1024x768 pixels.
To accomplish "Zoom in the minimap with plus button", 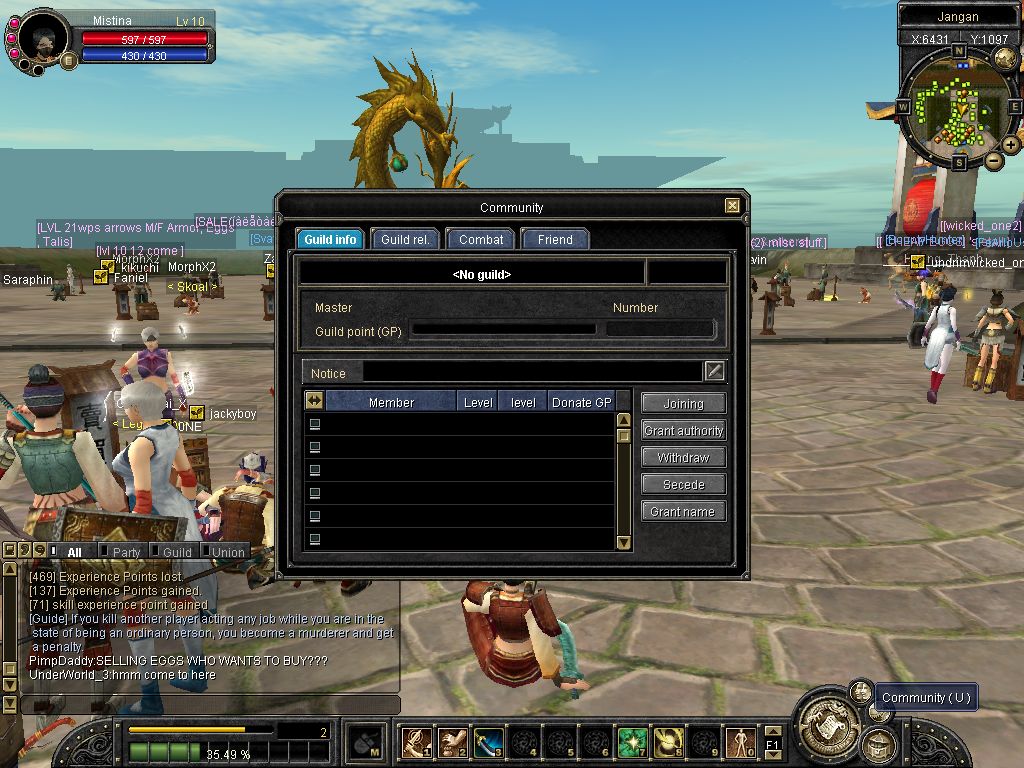I will click(1011, 145).
